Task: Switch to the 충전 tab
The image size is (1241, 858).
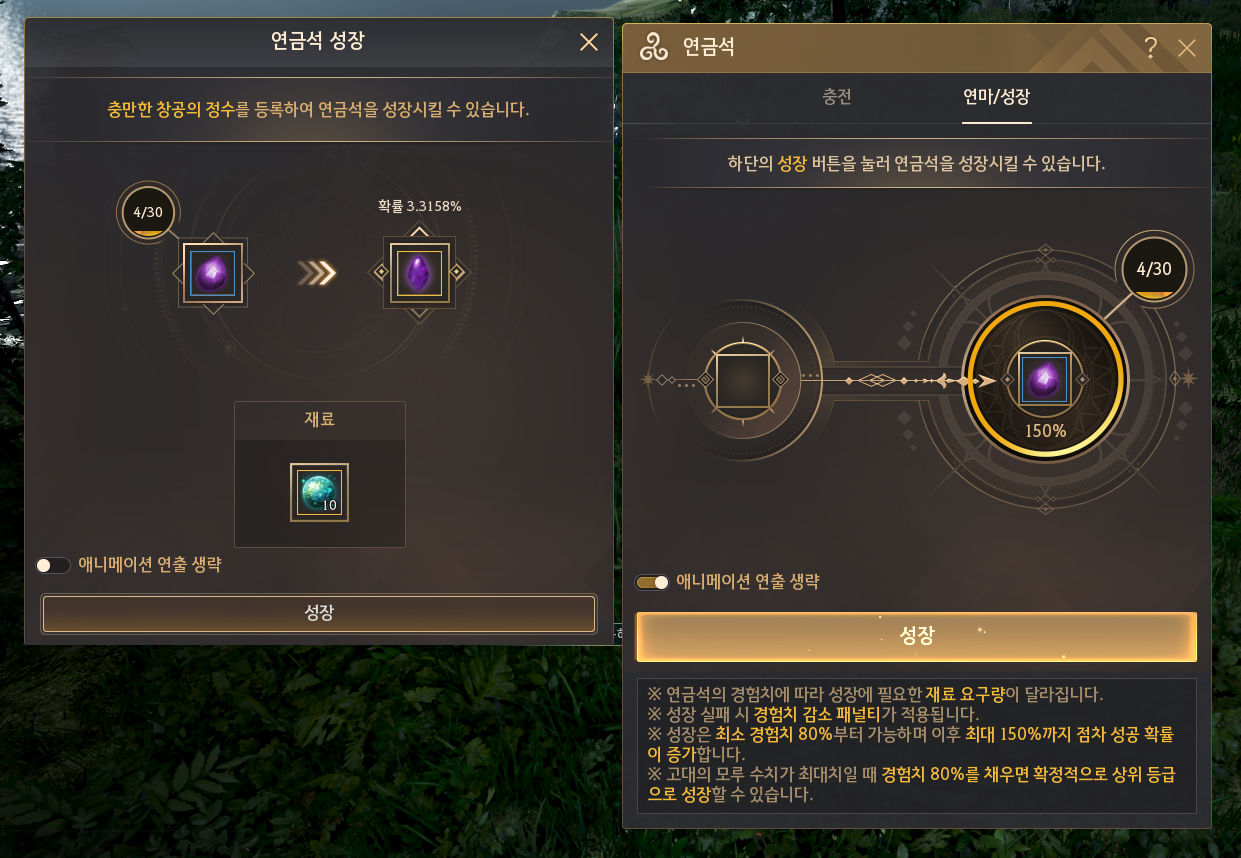Action: point(837,98)
